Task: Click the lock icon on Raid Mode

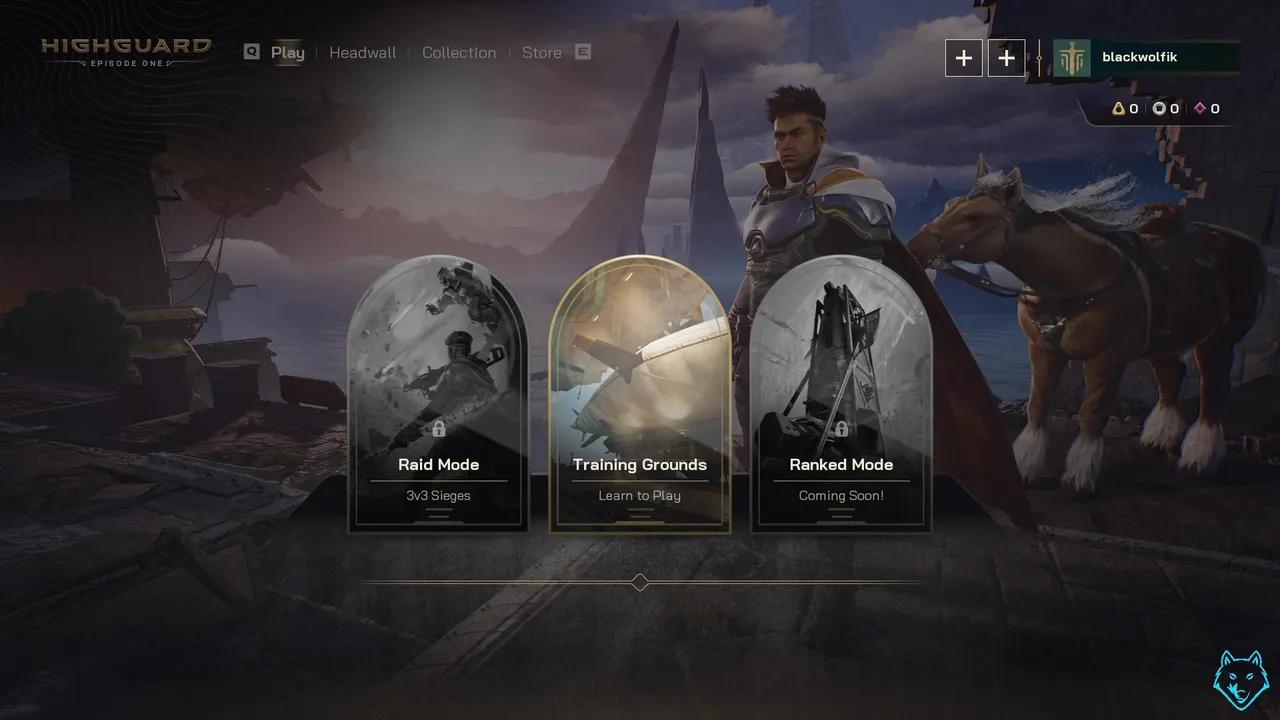Action: pyautogui.click(x=438, y=428)
